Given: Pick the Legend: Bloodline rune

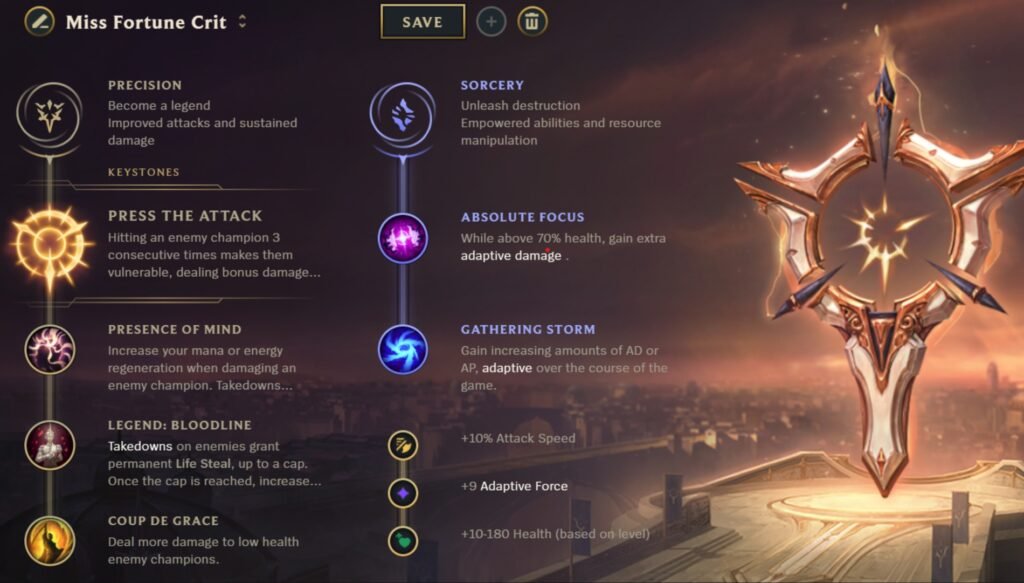Looking at the screenshot, I should pyautogui.click(x=49, y=445).
